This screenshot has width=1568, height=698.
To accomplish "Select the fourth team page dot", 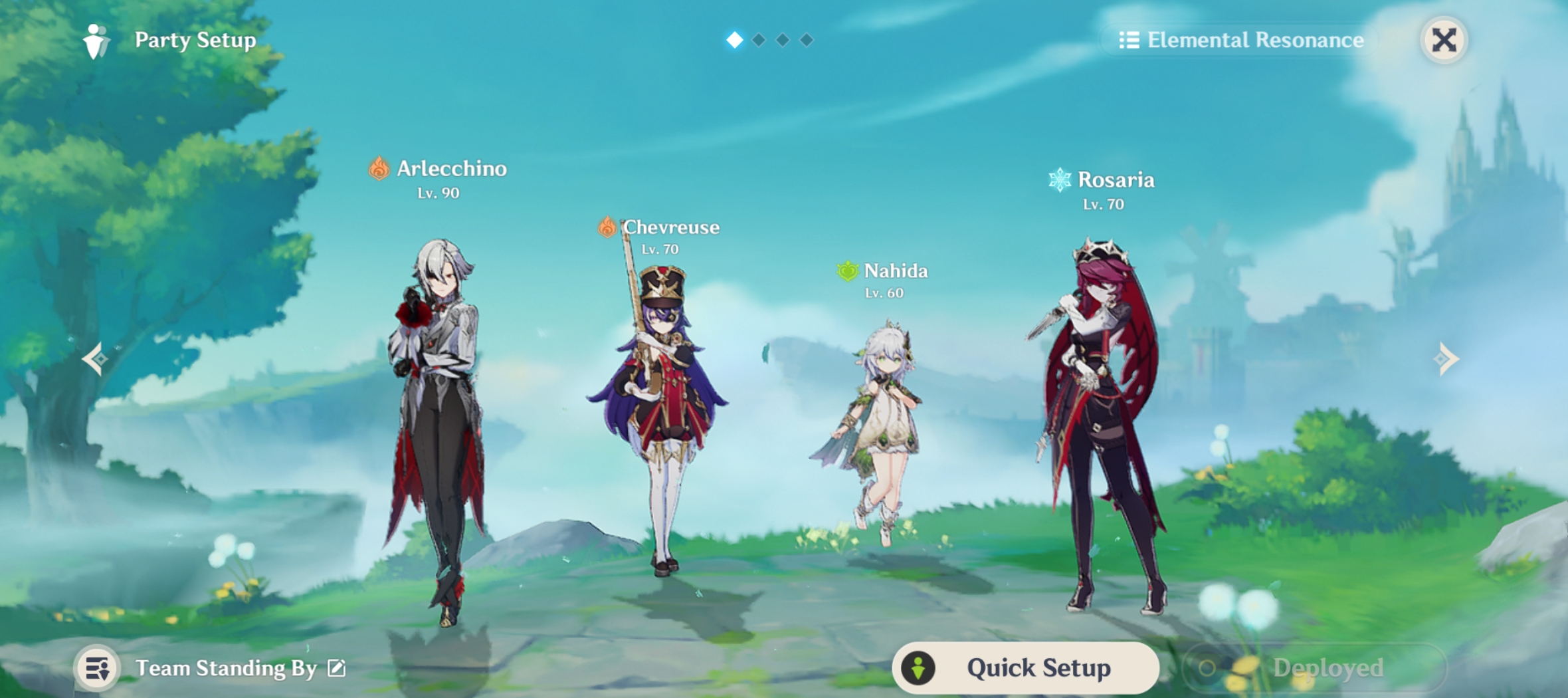I will coord(807,41).
